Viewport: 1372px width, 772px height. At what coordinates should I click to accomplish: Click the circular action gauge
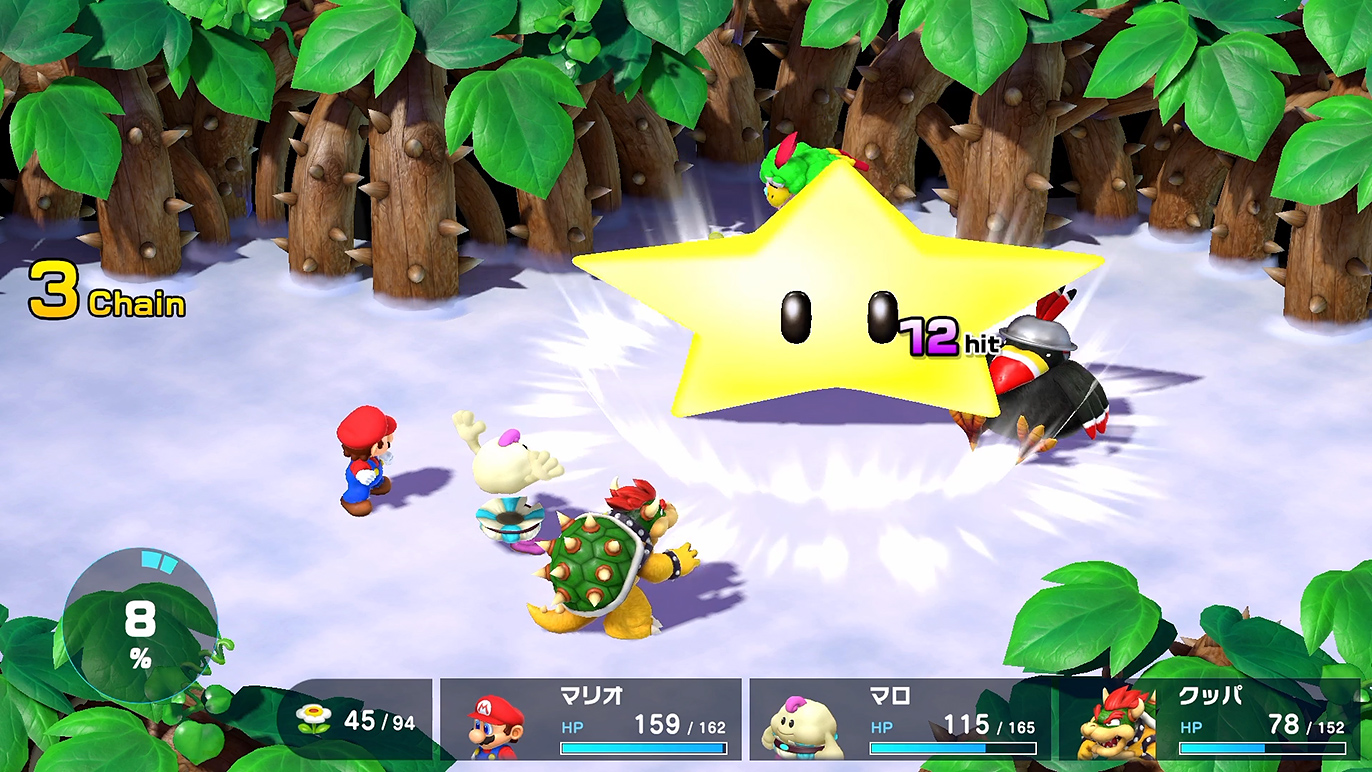(x=140, y=627)
